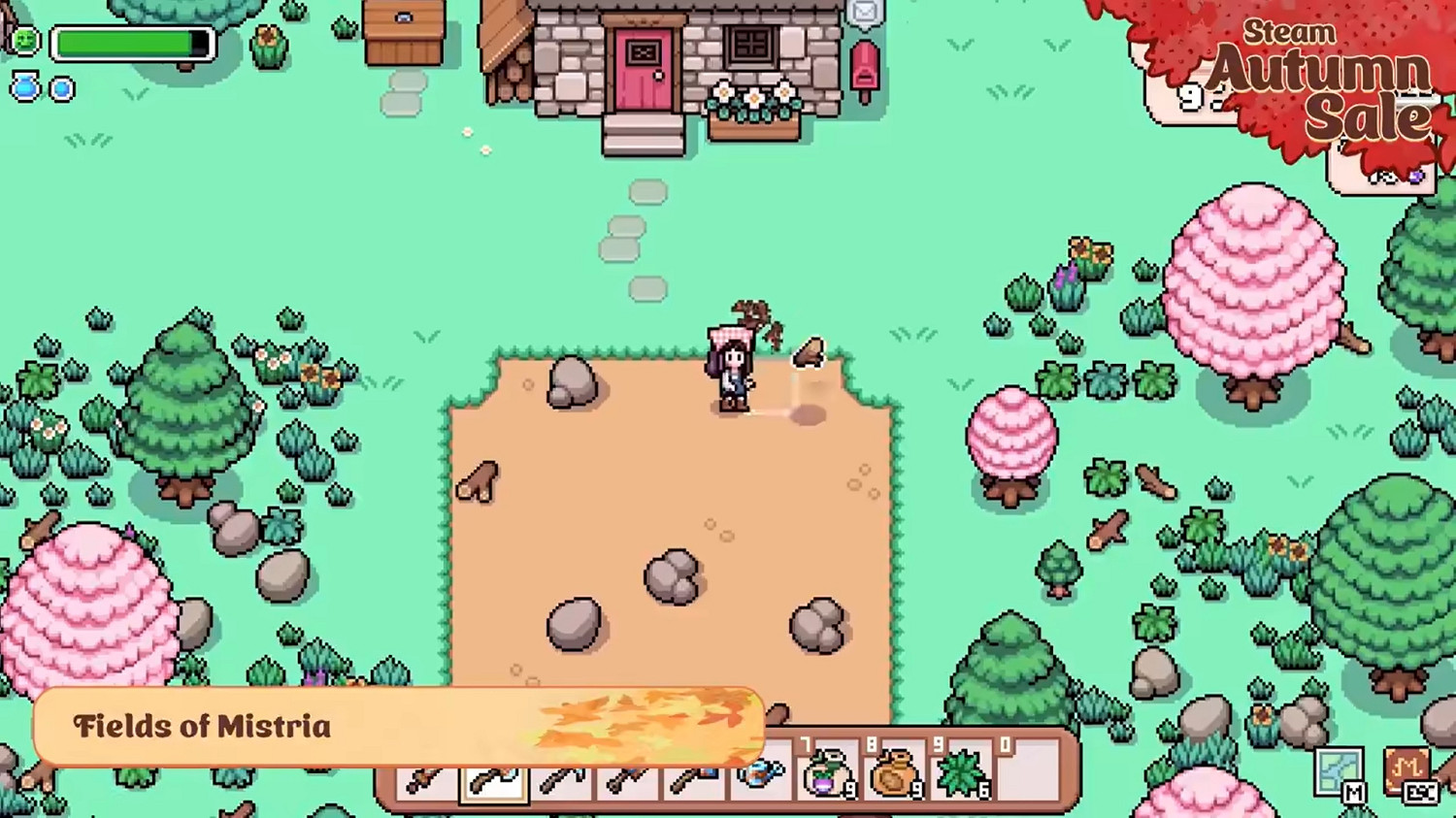Click the green stamina bar
The height and width of the screenshot is (818, 1456).
(131, 42)
